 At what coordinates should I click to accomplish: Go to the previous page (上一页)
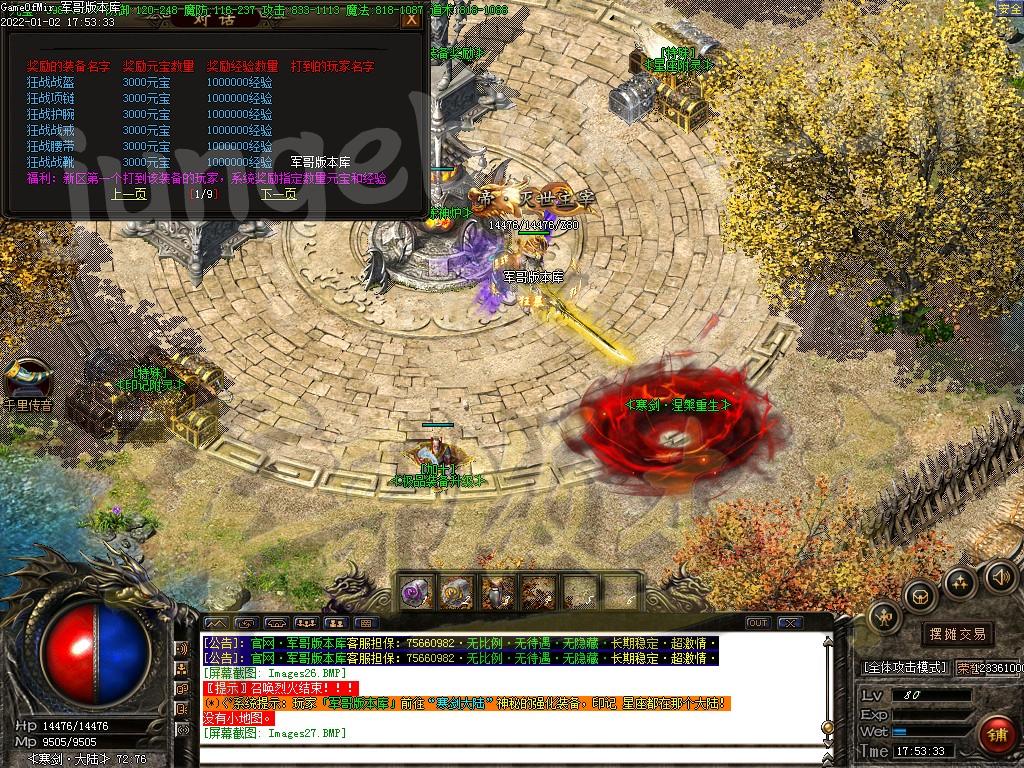click(129, 194)
